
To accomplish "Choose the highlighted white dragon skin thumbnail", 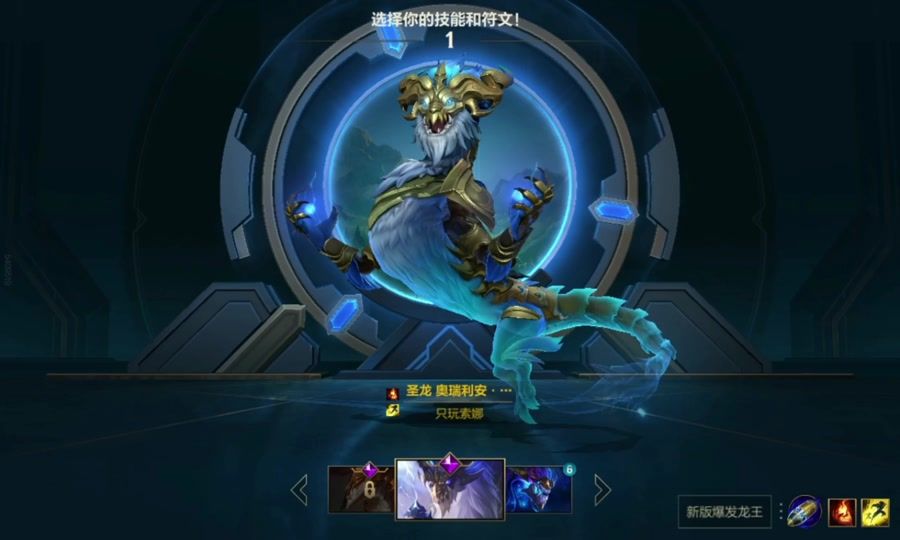I will [450, 489].
